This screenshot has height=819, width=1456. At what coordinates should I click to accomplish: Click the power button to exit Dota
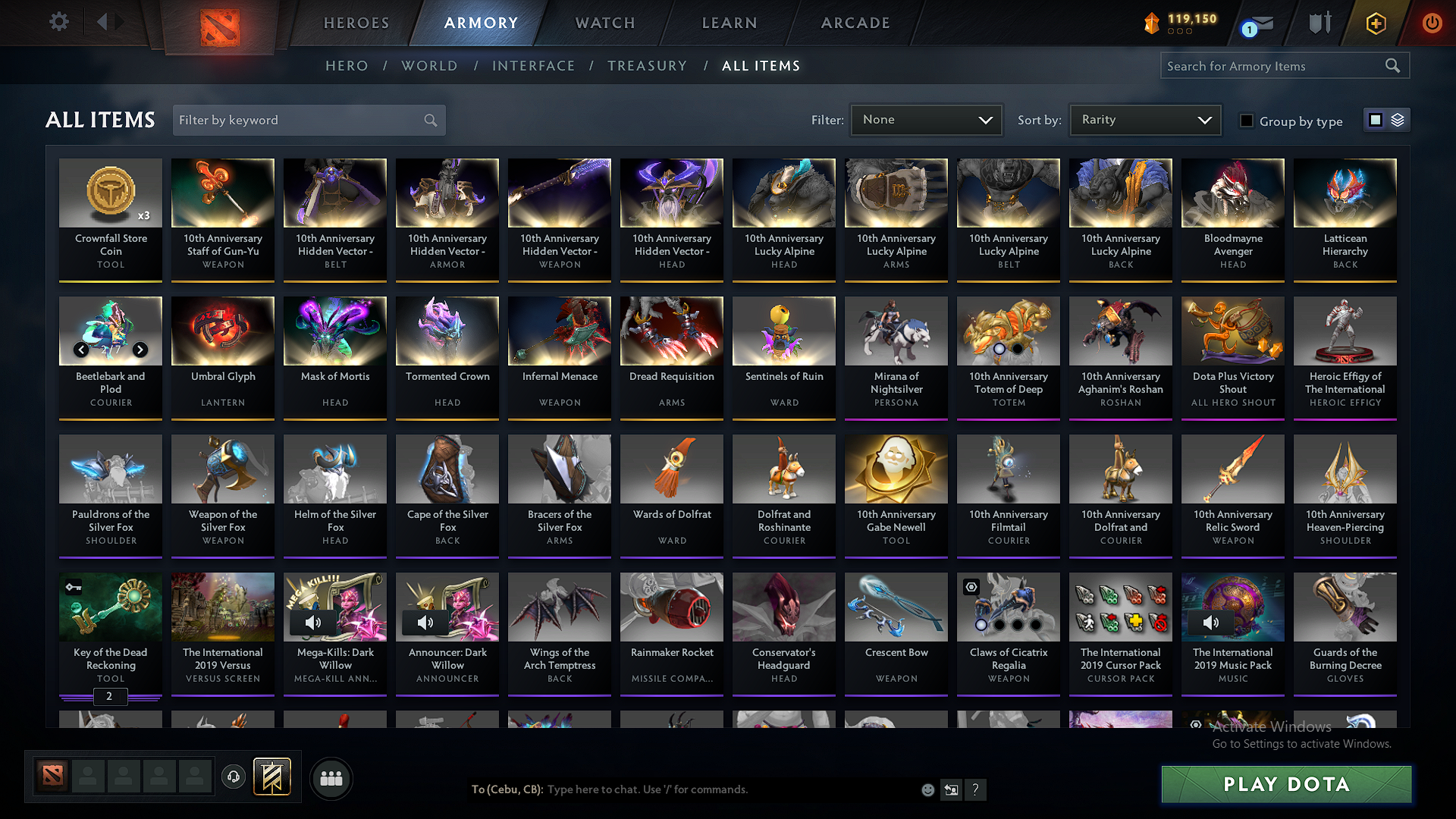(x=1432, y=23)
